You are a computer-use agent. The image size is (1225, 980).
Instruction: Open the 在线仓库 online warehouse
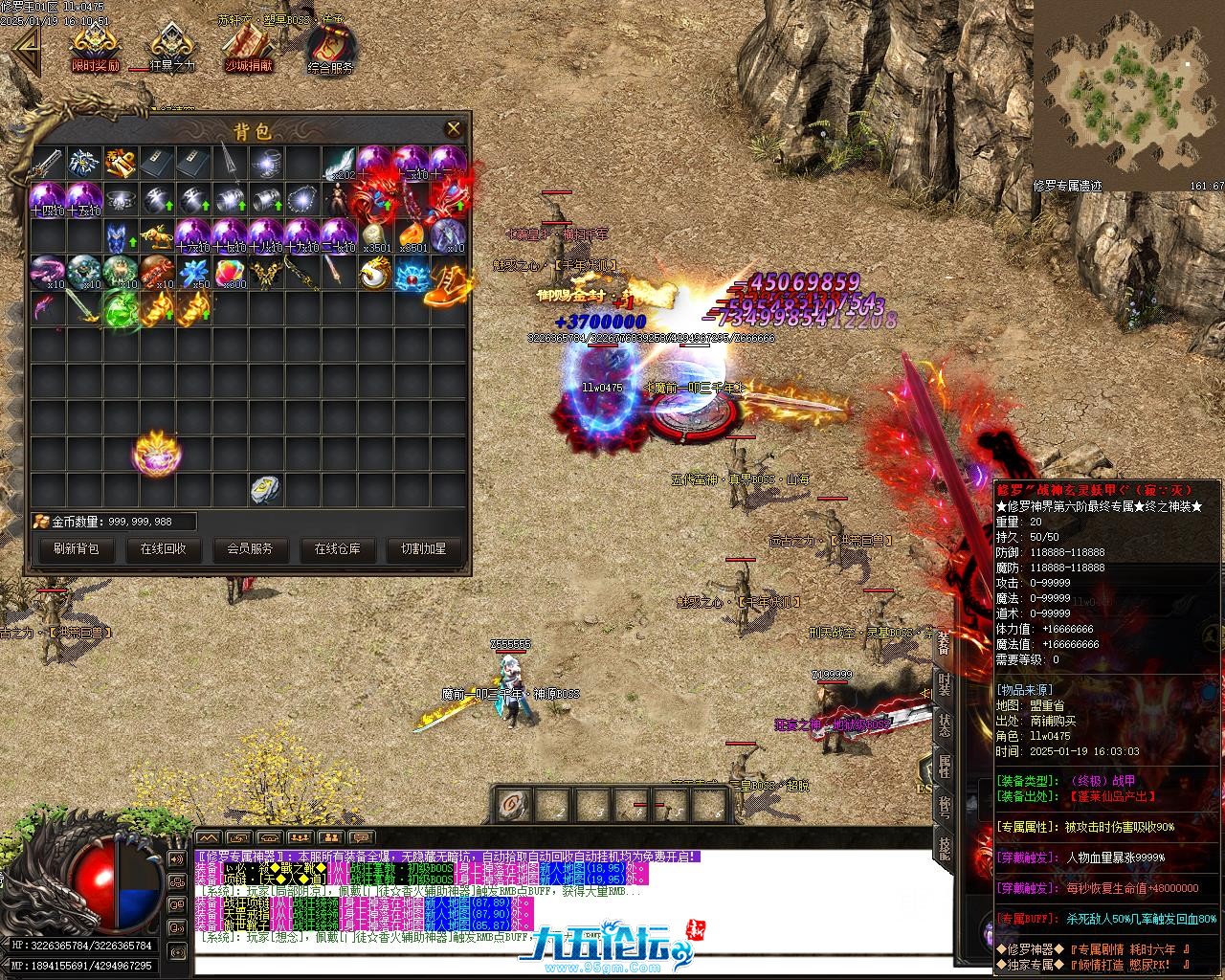pos(337,549)
